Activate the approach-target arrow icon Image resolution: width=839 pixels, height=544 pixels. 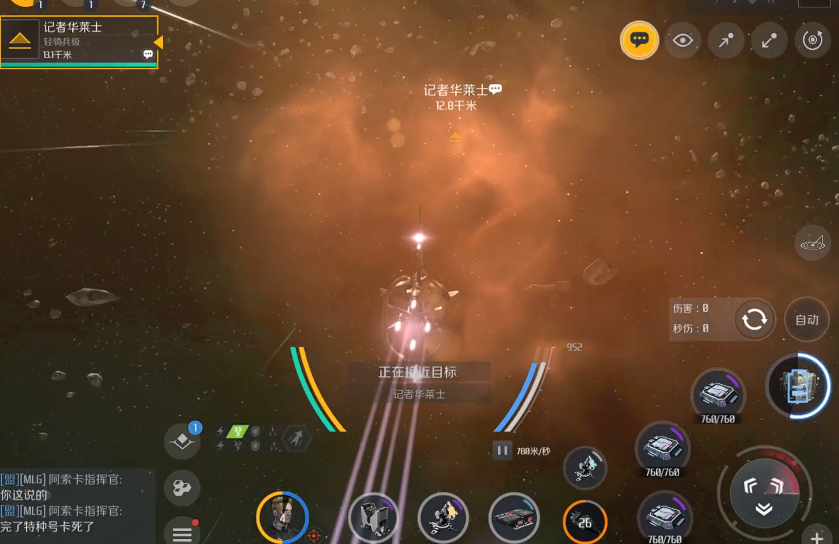point(726,40)
